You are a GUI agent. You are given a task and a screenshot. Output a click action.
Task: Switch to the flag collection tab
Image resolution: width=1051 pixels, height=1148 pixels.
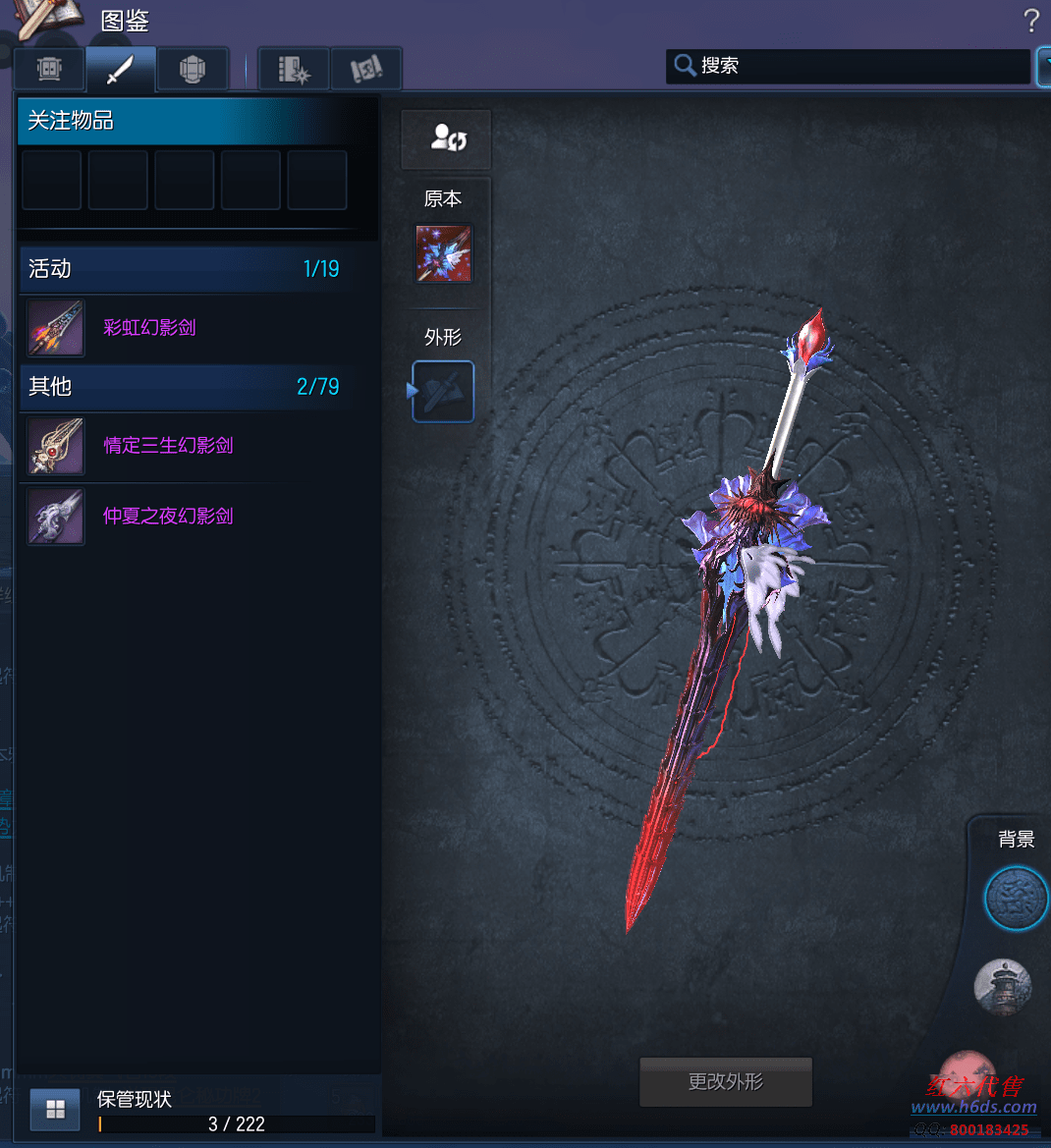366,70
